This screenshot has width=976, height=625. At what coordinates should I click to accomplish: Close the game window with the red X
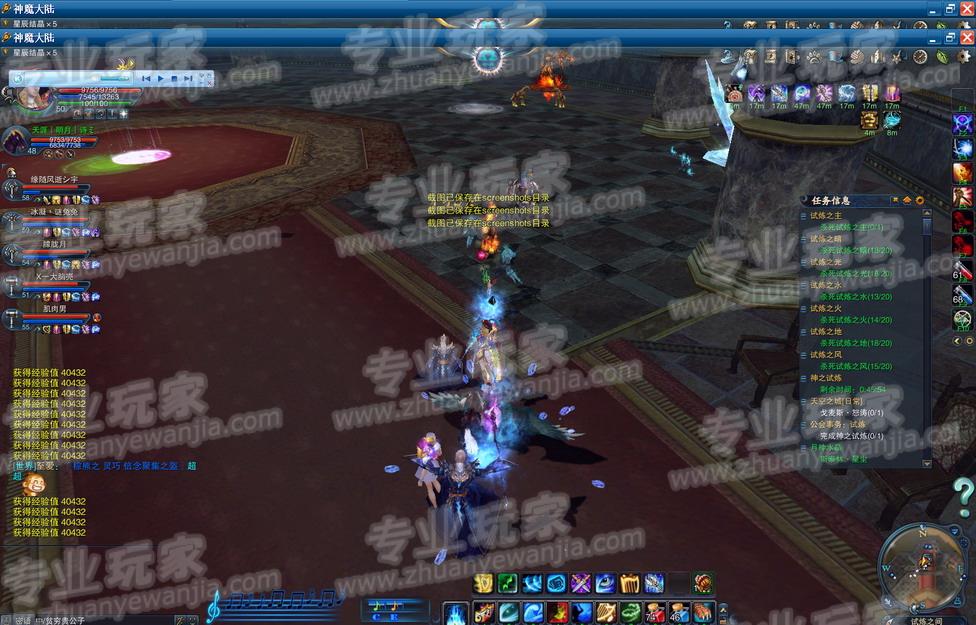966,37
